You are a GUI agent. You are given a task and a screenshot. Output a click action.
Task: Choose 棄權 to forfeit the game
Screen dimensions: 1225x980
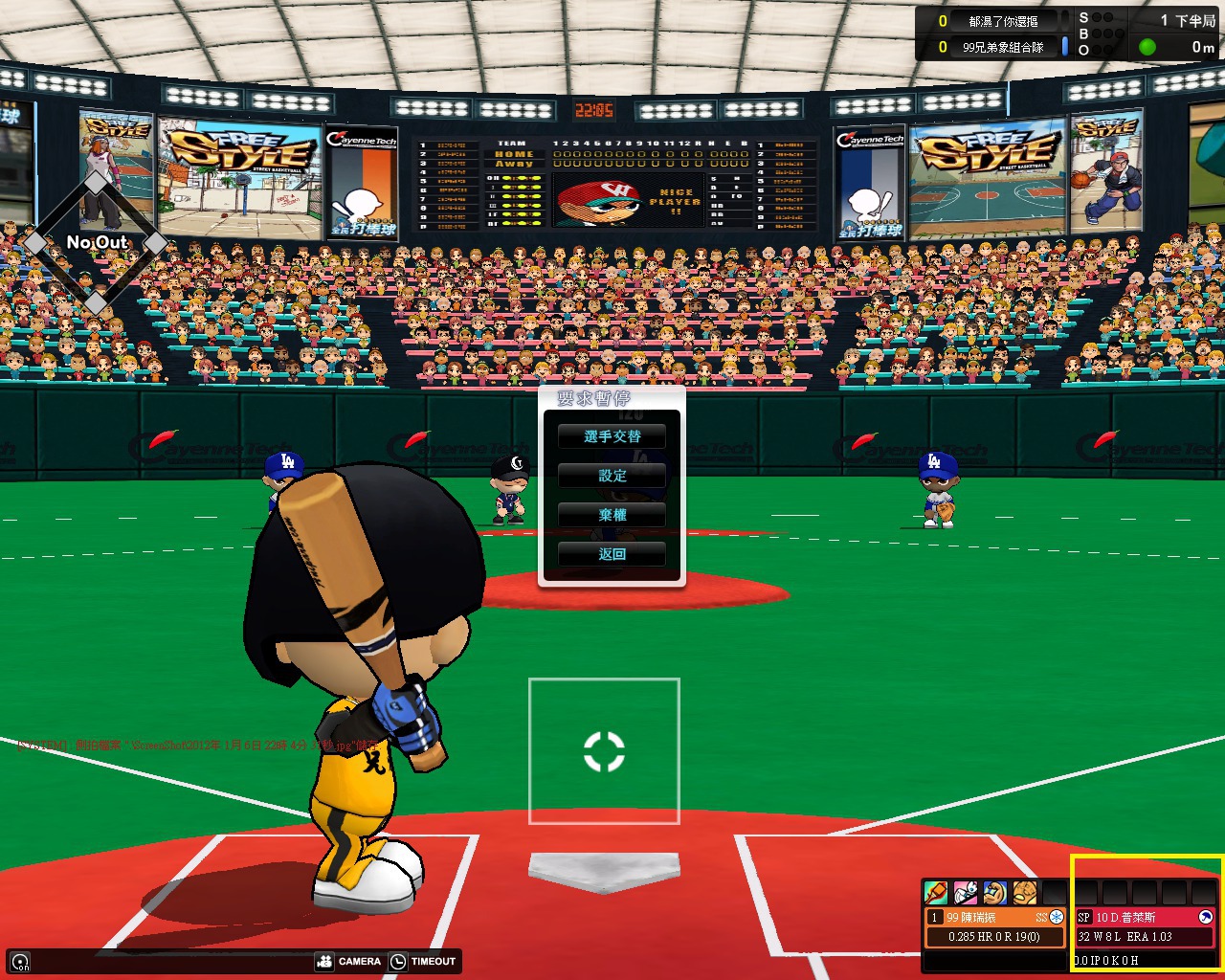coord(612,515)
